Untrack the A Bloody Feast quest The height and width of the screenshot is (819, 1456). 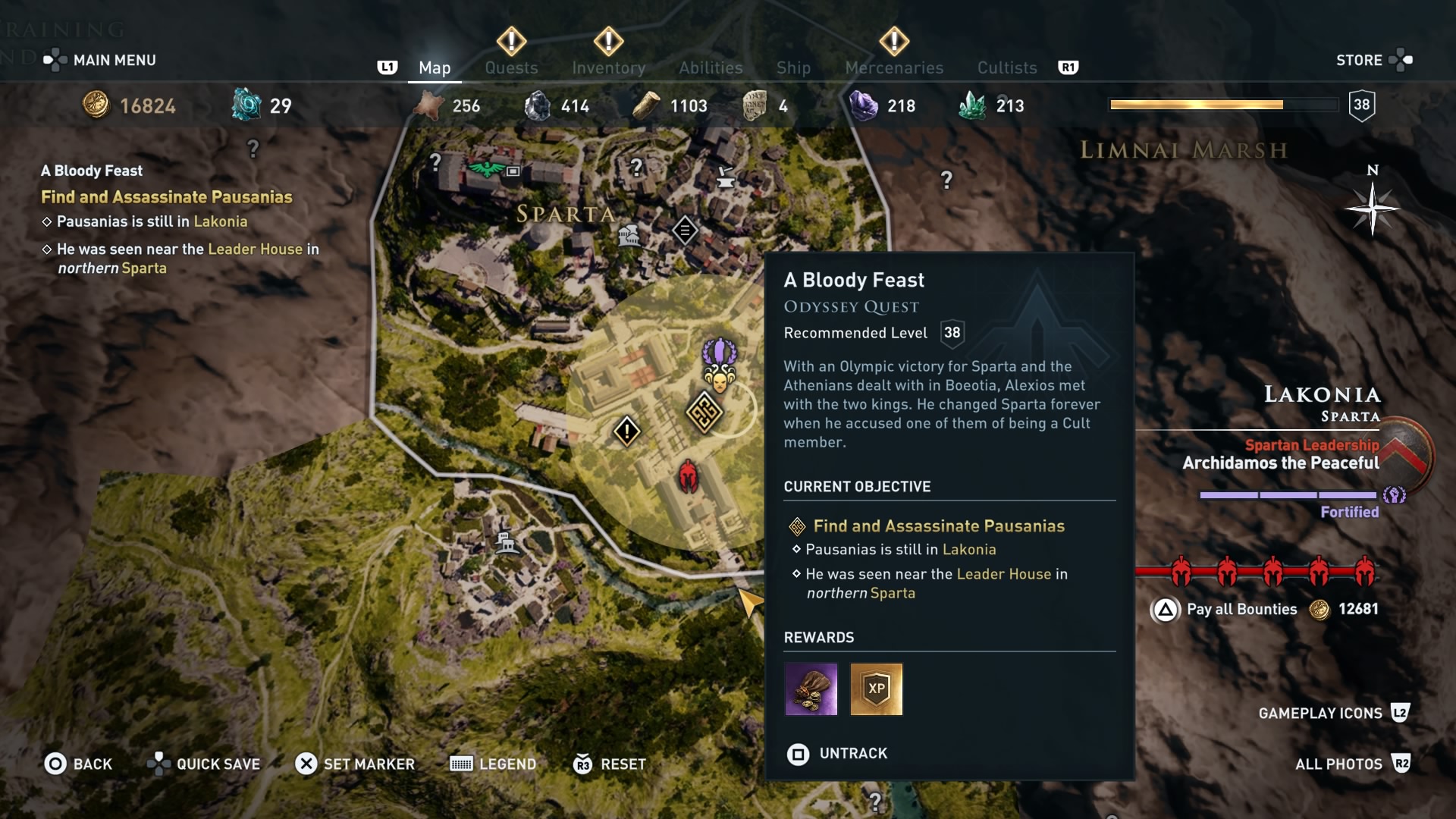836,754
